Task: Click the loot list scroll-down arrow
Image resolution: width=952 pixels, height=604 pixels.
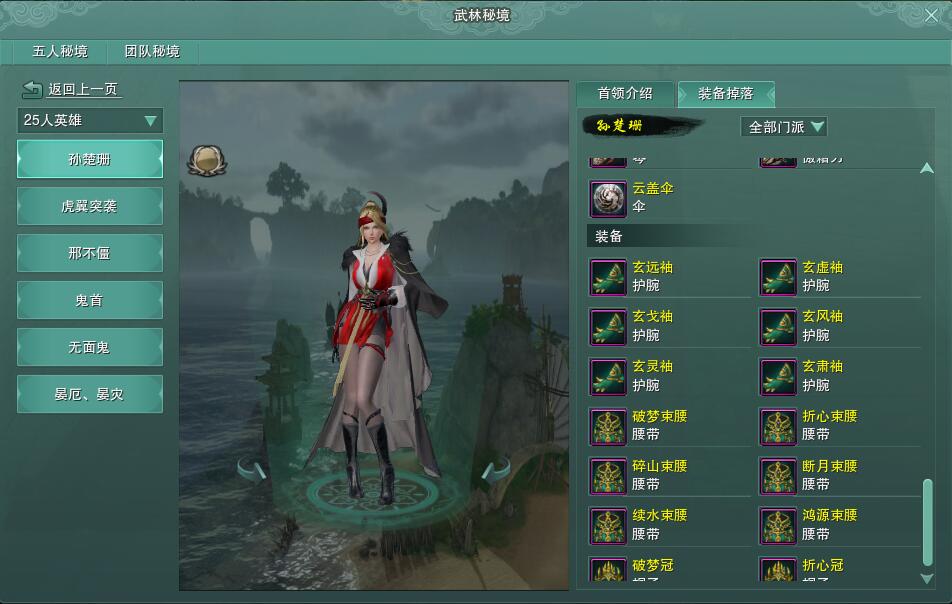Action: click(x=926, y=578)
